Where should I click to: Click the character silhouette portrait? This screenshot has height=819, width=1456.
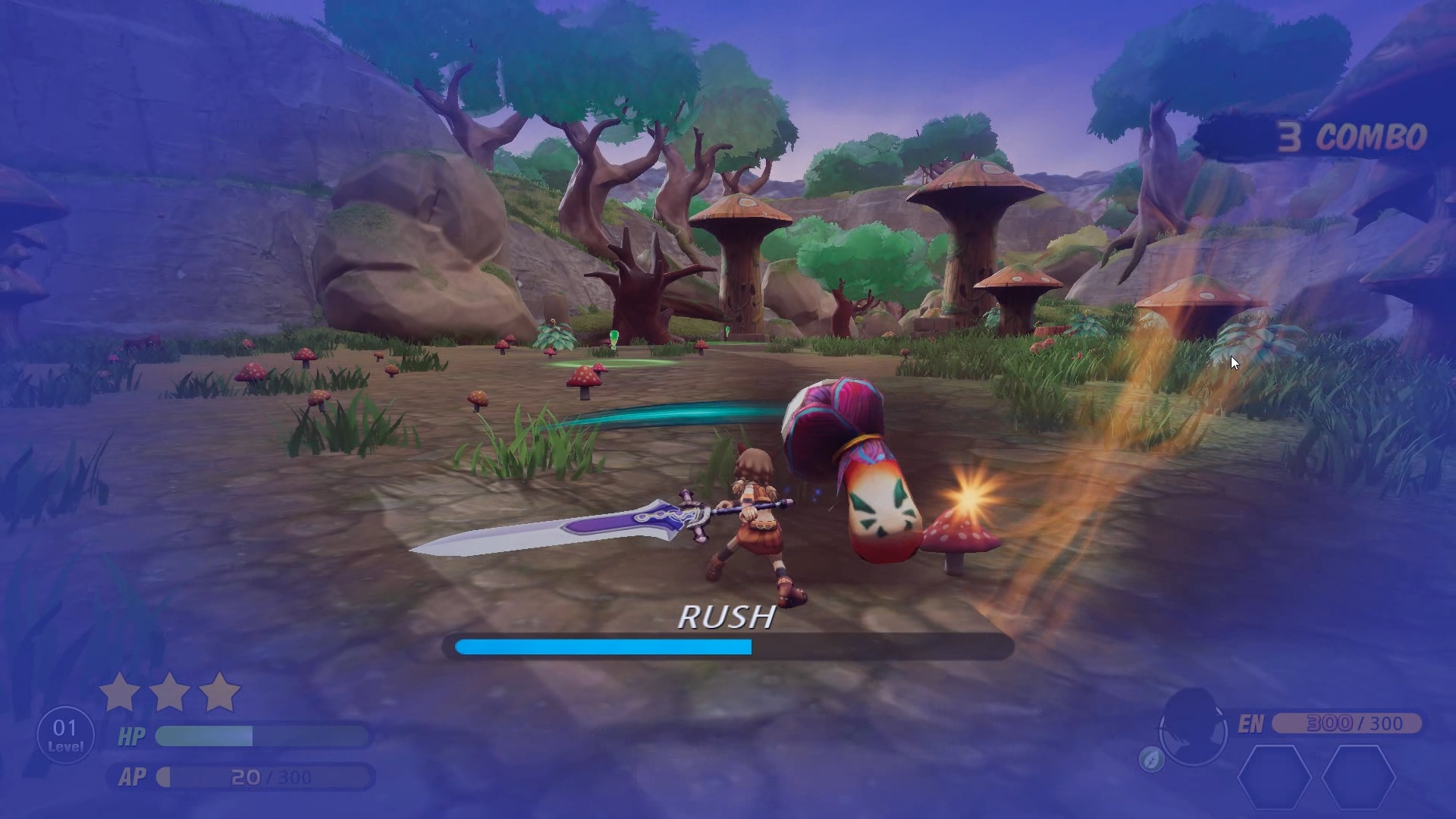[1193, 727]
